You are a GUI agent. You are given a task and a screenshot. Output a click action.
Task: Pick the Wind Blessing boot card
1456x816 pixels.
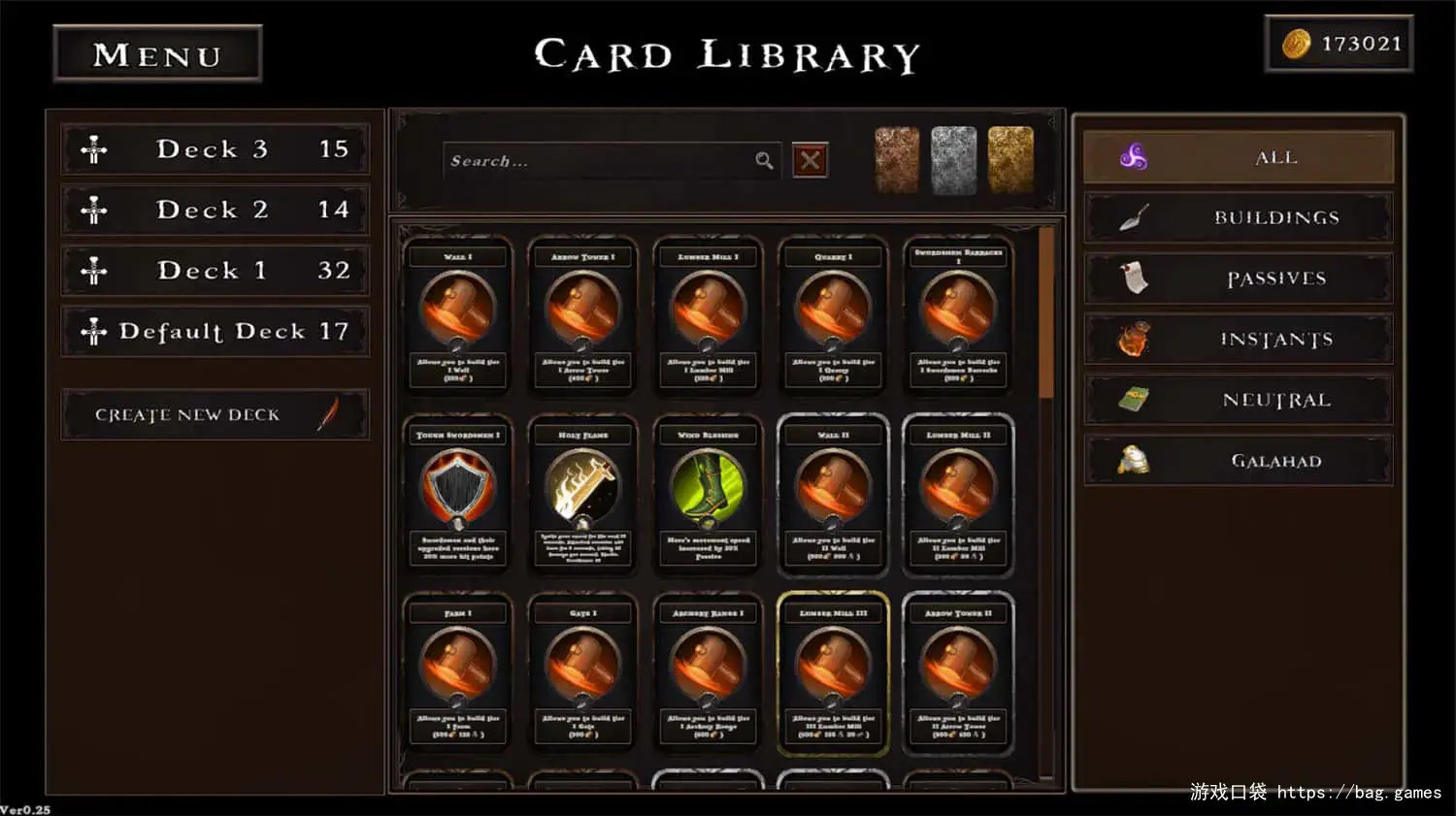click(x=709, y=495)
